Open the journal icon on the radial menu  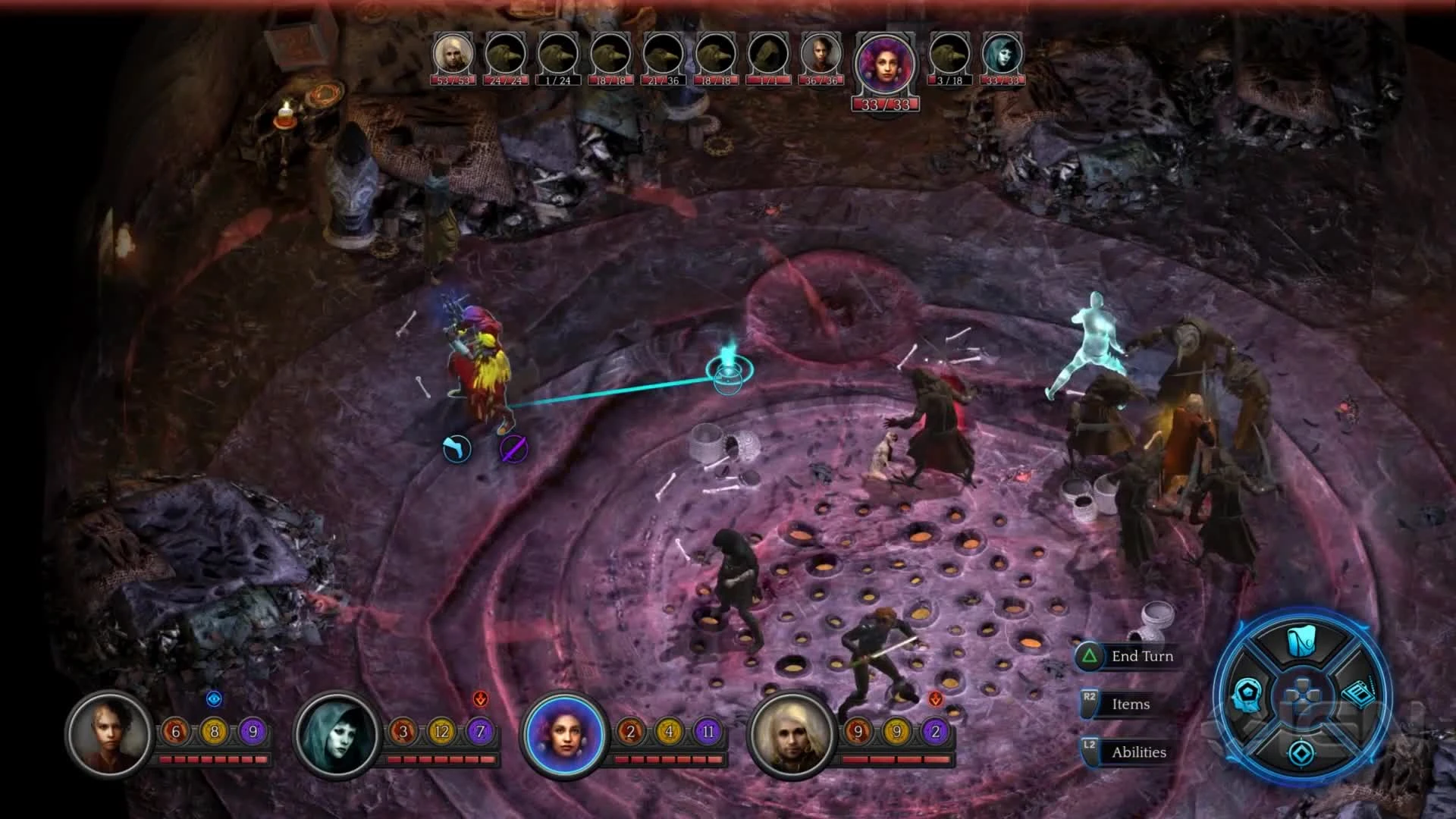[x=1360, y=695]
